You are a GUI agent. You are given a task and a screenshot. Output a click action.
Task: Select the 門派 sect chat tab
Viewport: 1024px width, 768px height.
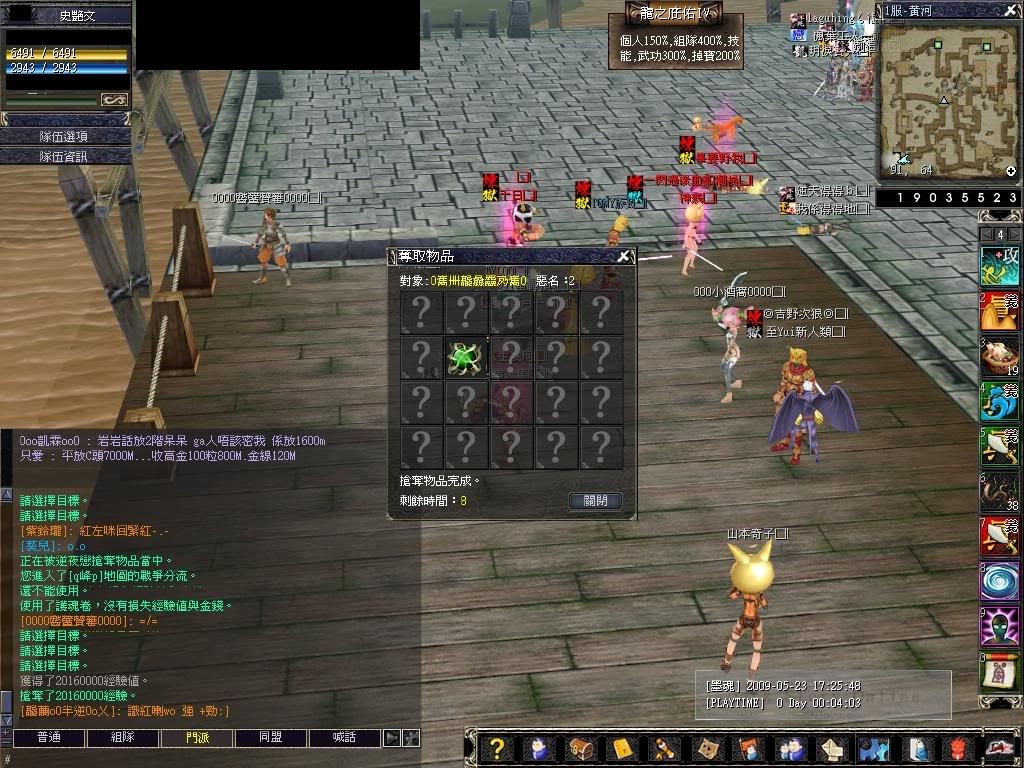pyautogui.click(x=197, y=738)
